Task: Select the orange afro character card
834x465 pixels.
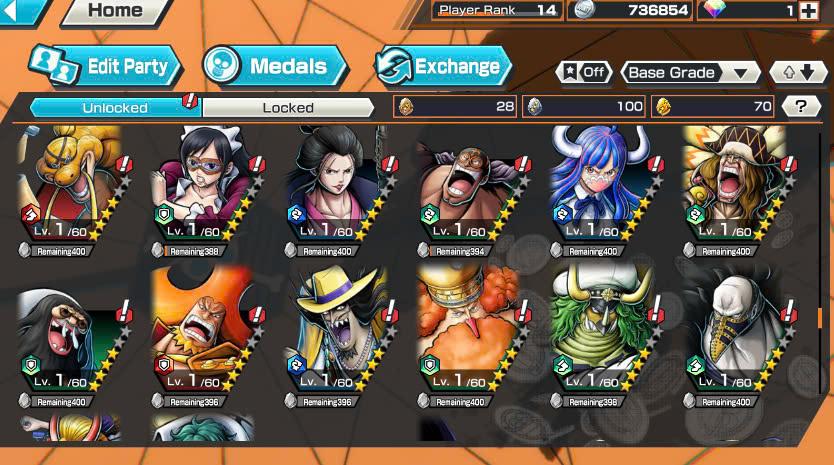Action: pyautogui.click(x=466, y=335)
